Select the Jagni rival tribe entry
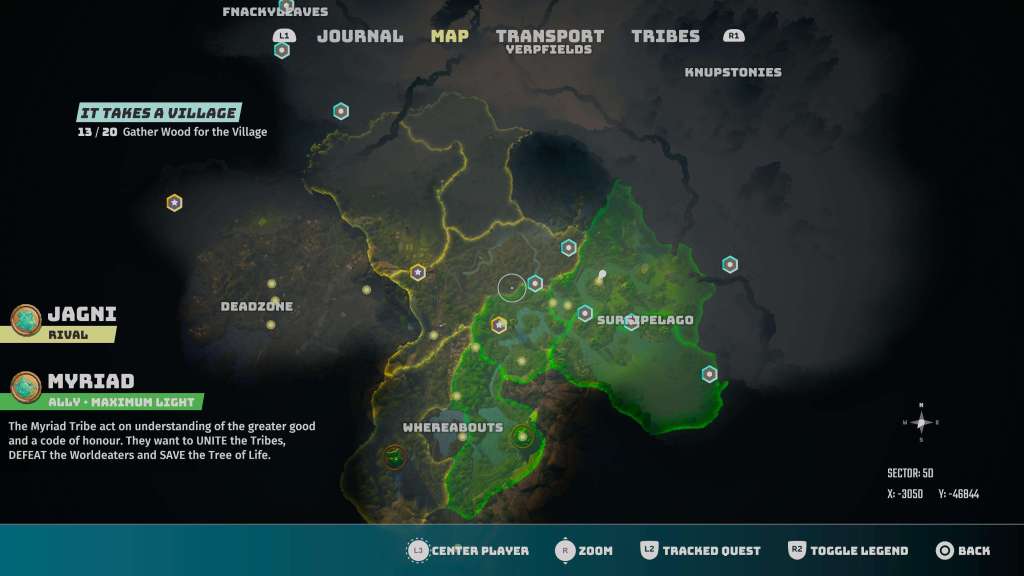 [82, 314]
